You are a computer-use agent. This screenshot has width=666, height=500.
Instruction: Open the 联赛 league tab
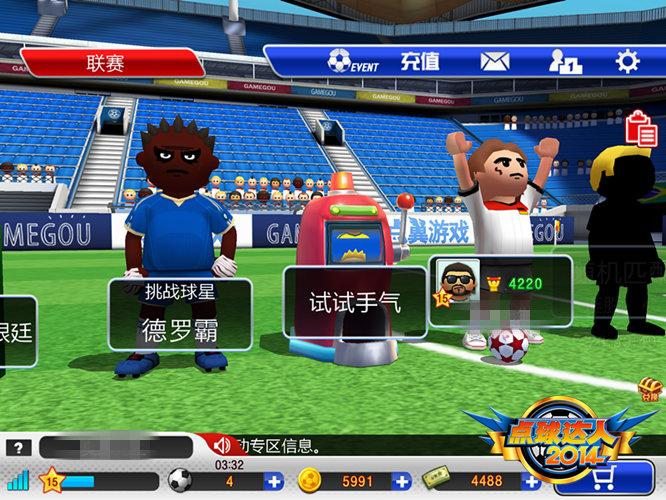coord(105,63)
